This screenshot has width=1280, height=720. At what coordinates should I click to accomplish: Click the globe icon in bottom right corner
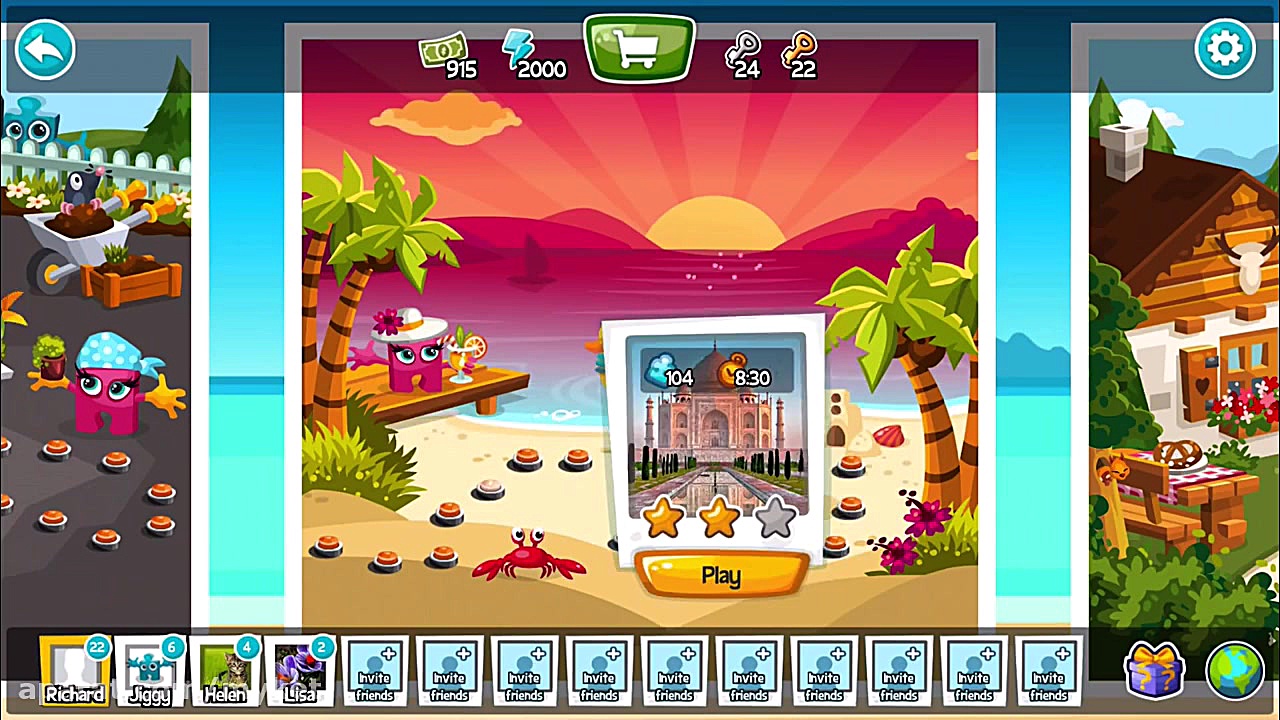[x=1236, y=670]
